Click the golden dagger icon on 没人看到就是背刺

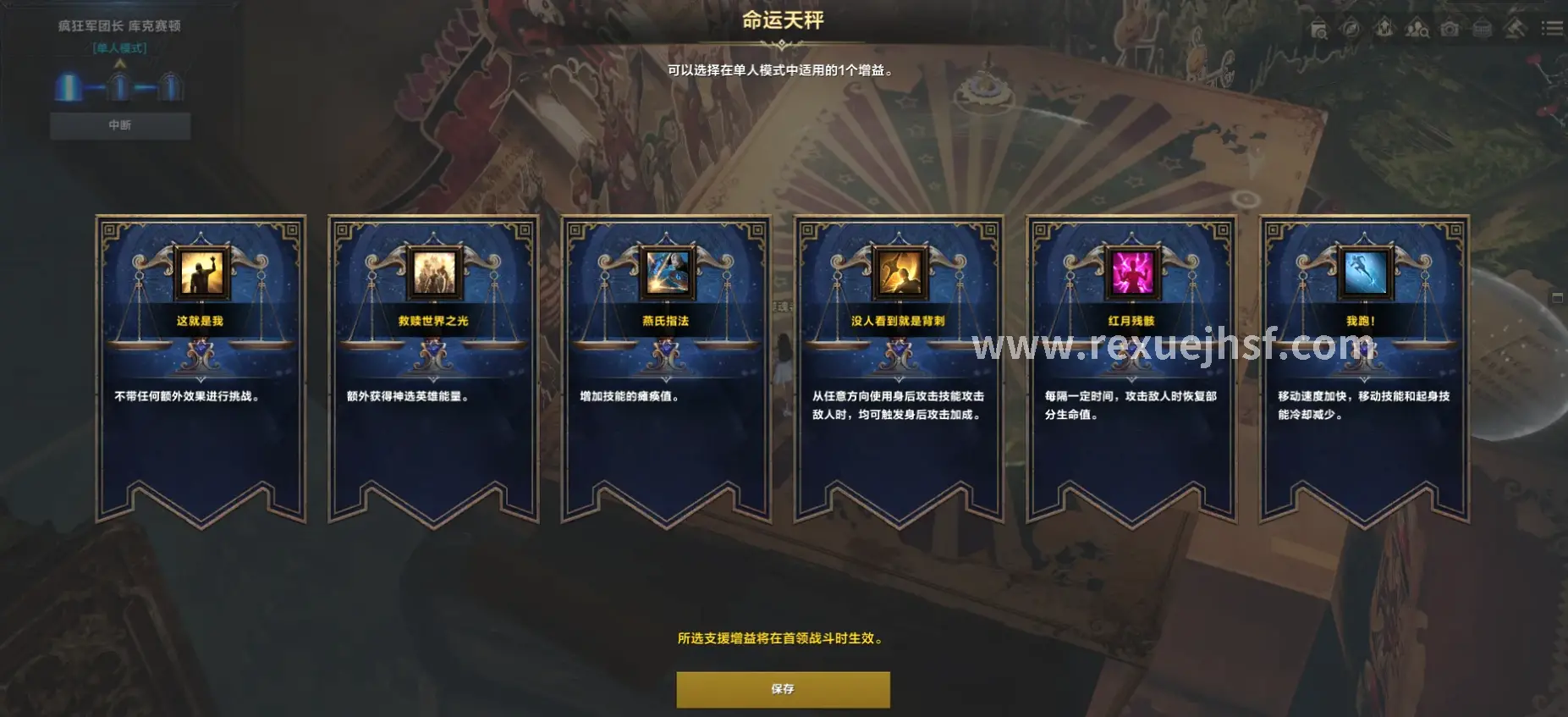coord(899,269)
